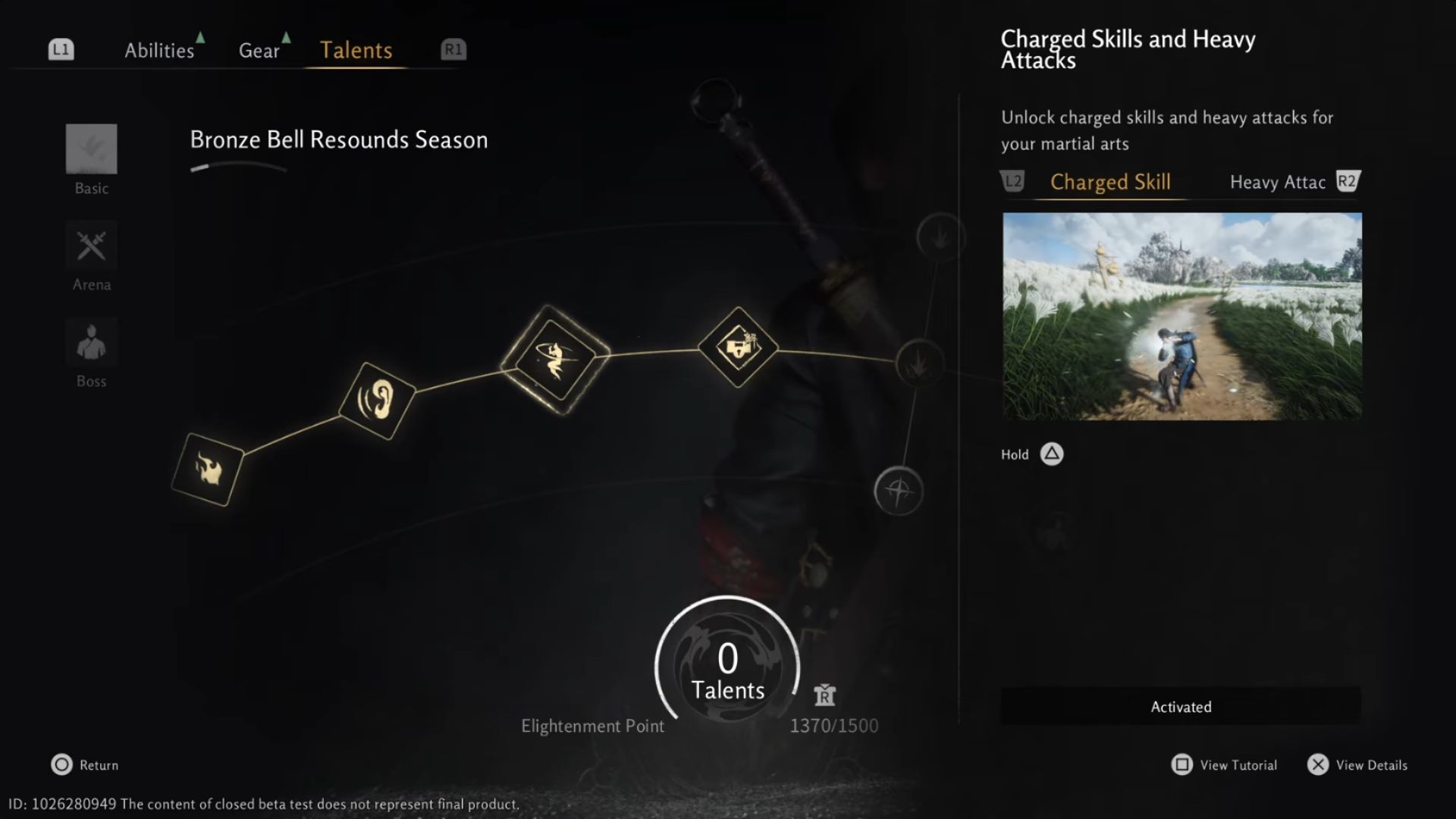
Task: Click the locked chest talent node
Action: pyautogui.click(x=737, y=347)
